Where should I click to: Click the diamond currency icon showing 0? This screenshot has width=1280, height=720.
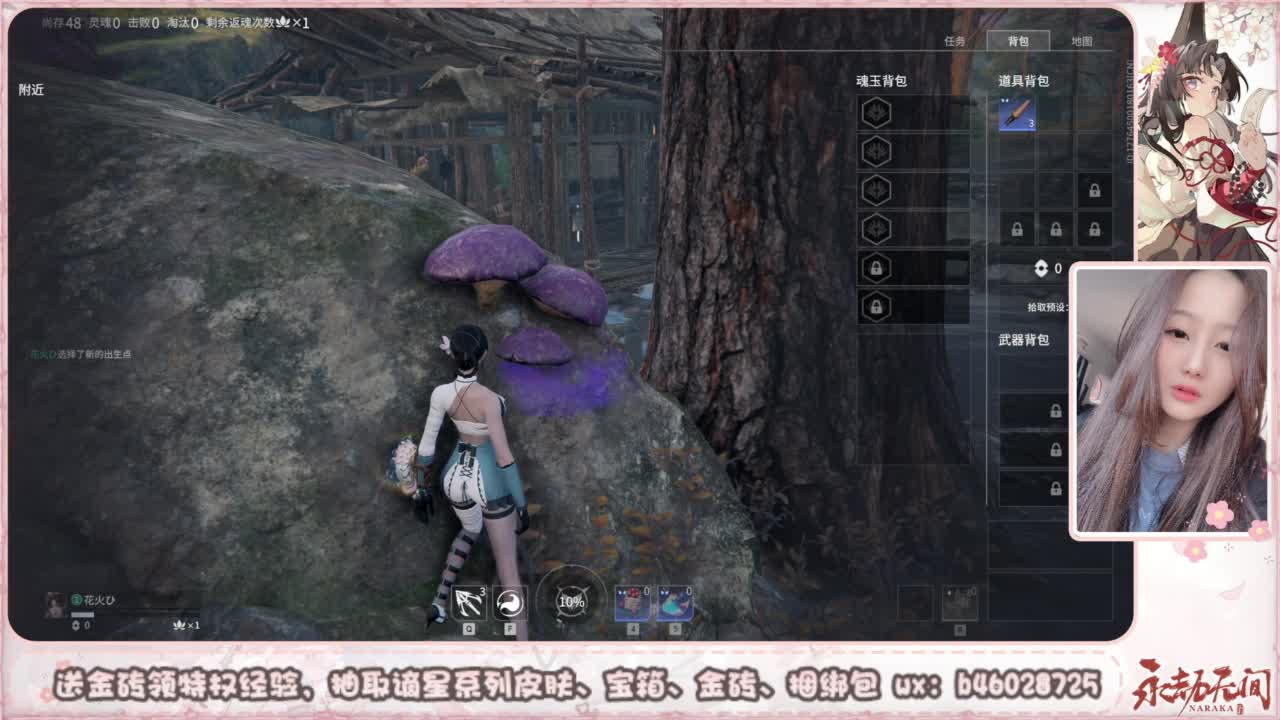pos(1039,267)
